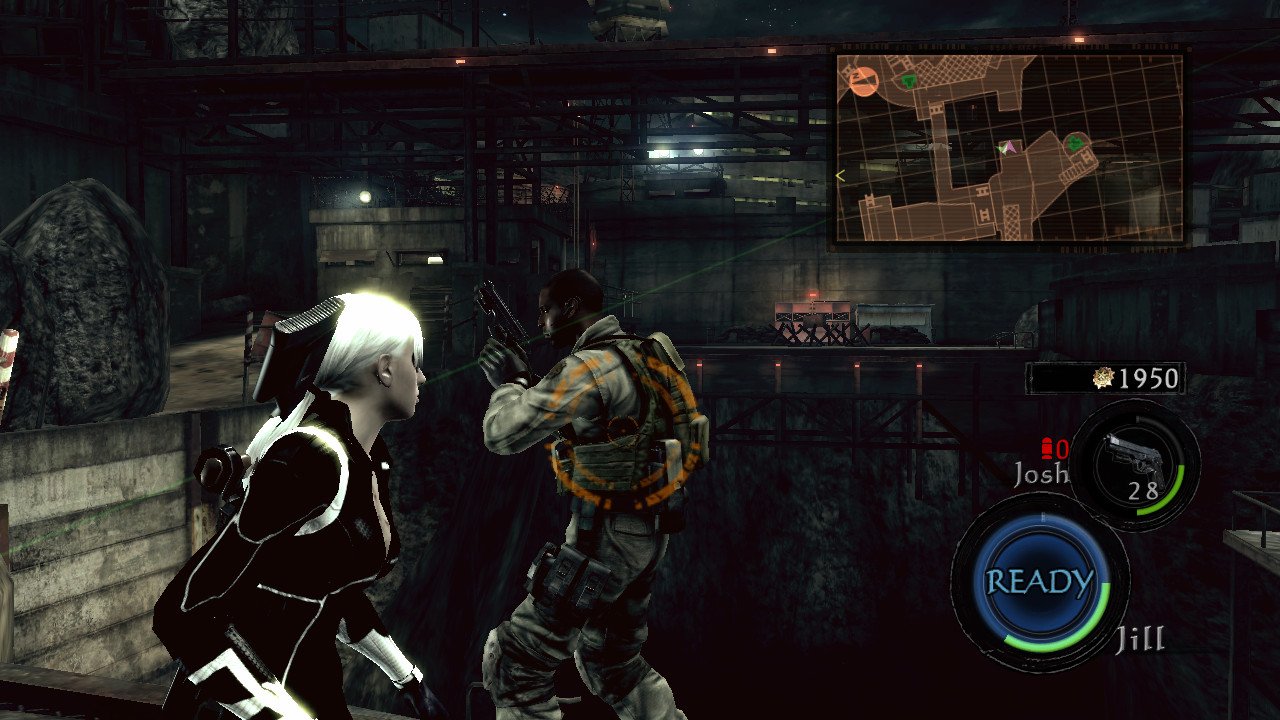Click the ammo count reading 28
This screenshot has width=1280, height=720.
pos(1143,491)
